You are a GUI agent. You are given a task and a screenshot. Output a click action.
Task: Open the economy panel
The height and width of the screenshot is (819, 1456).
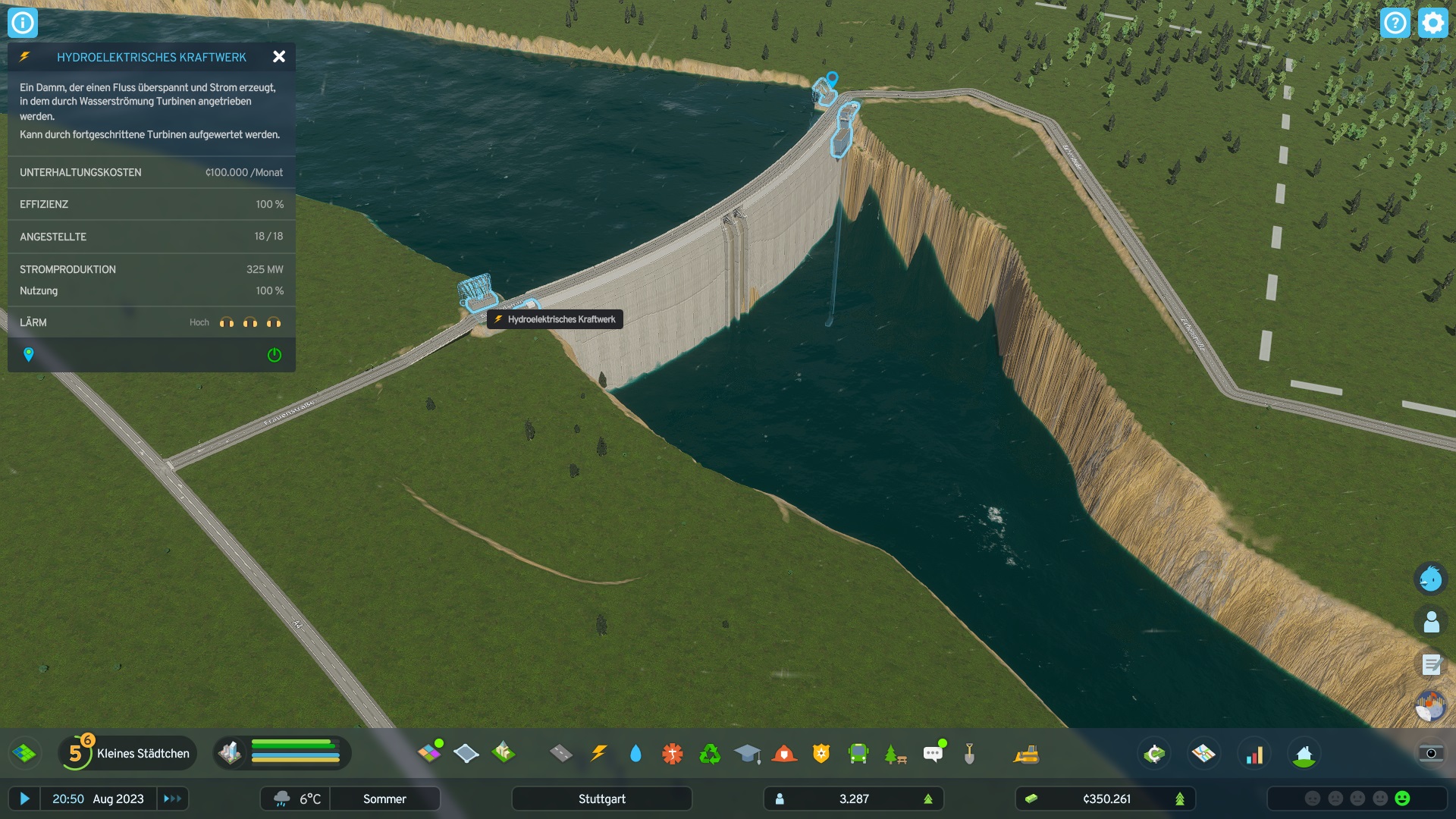tap(1153, 753)
